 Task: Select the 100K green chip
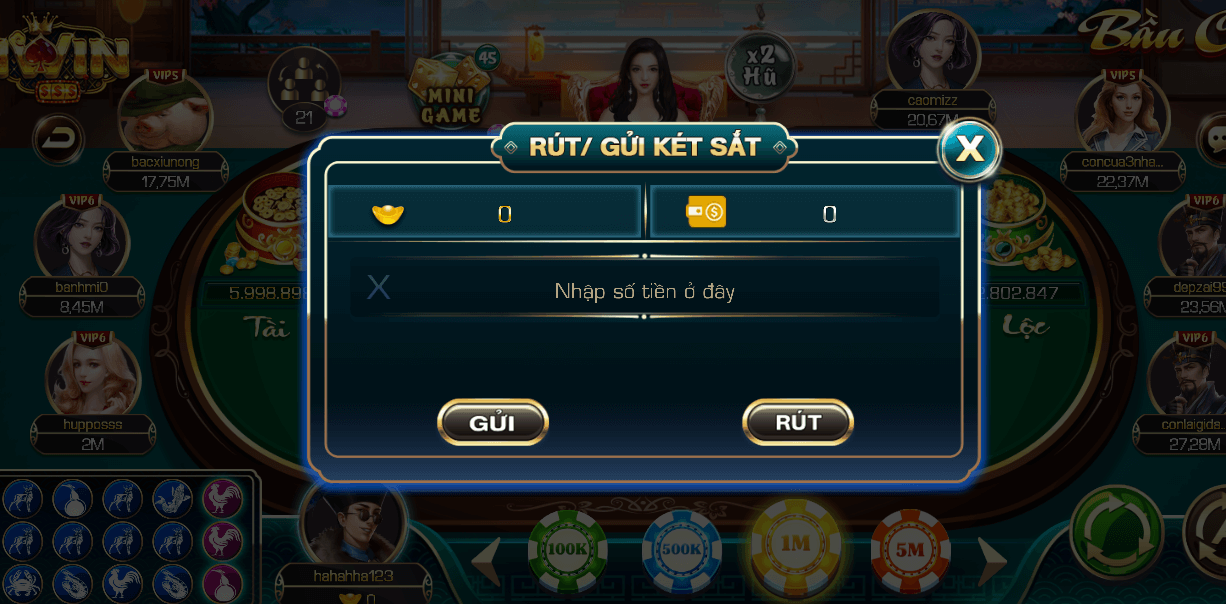coord(567,549)
